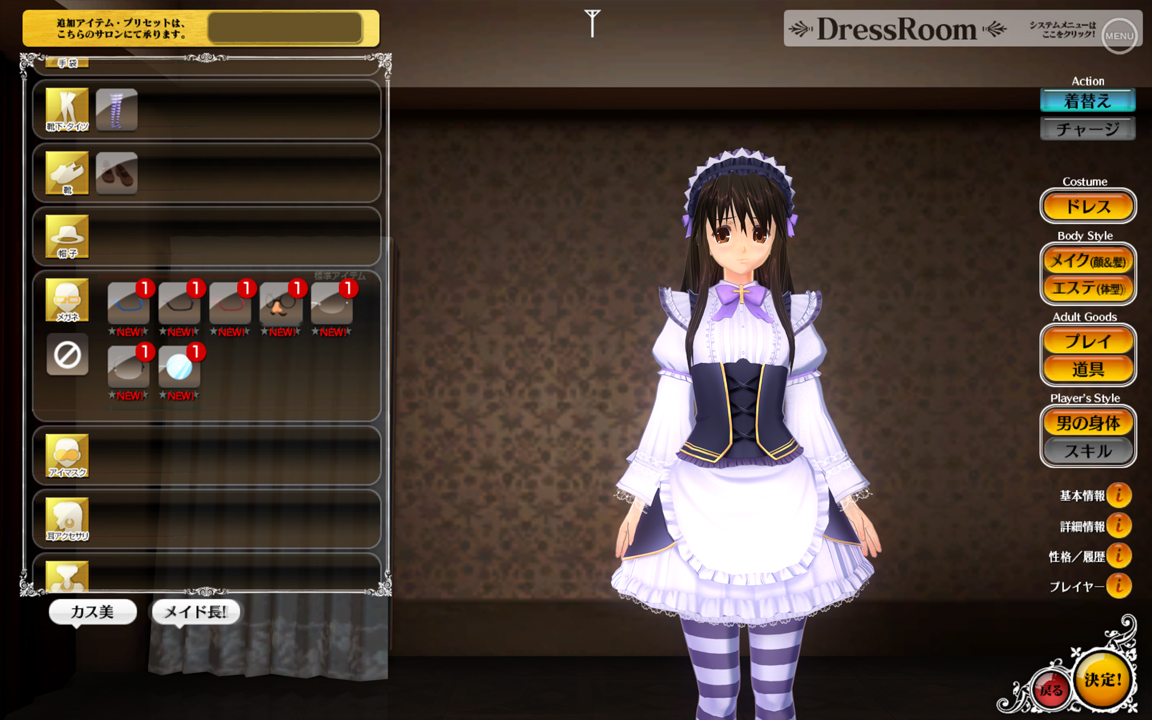Choose the 男の身体 player style button
This screenshot has height=720, width=1152.
(x=1088, y=423)
